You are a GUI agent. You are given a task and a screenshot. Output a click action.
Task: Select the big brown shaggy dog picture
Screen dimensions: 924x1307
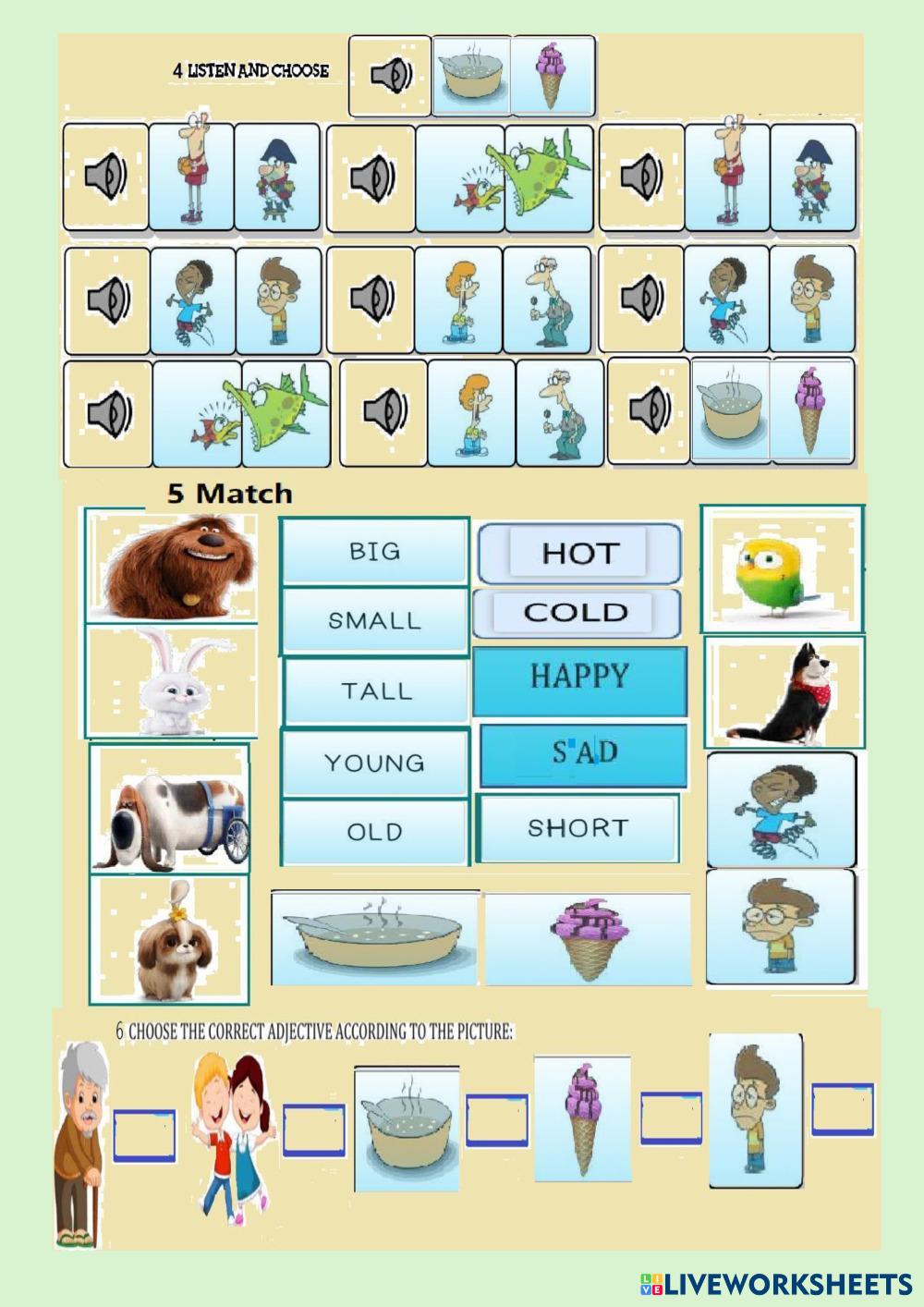172,566
